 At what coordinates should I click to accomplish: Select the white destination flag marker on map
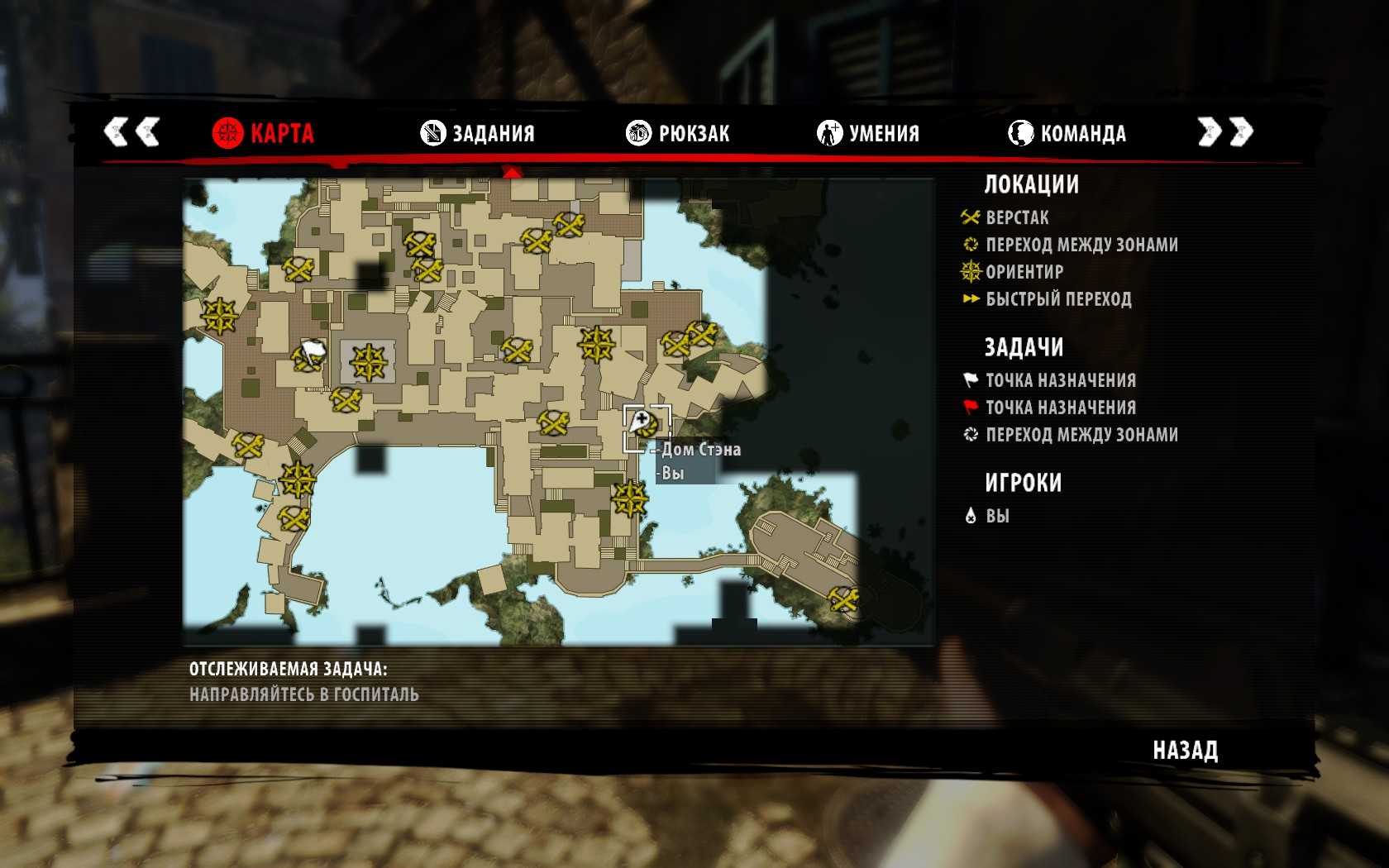click(313, 352)
